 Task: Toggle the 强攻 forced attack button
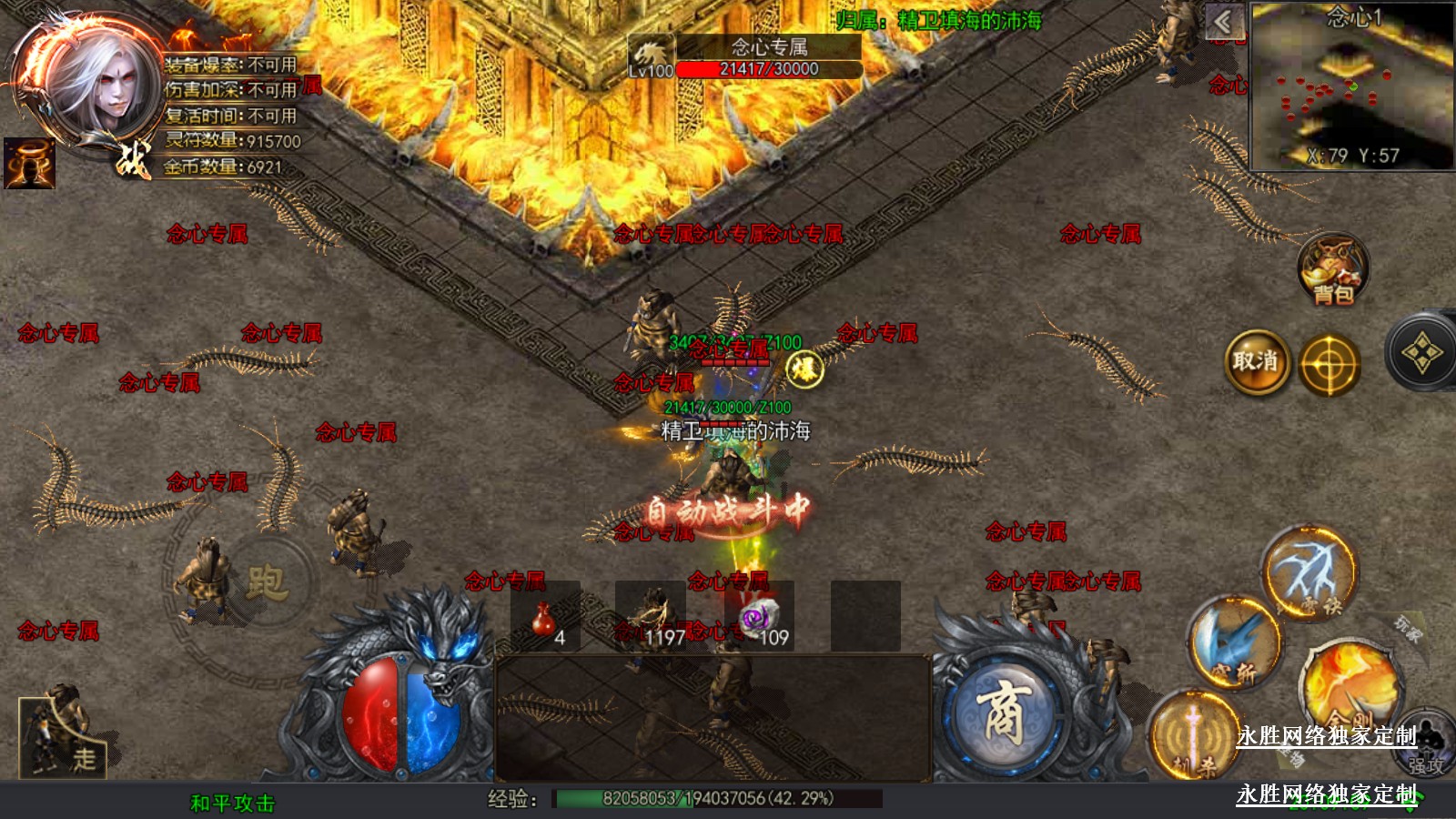(1425, 748)
